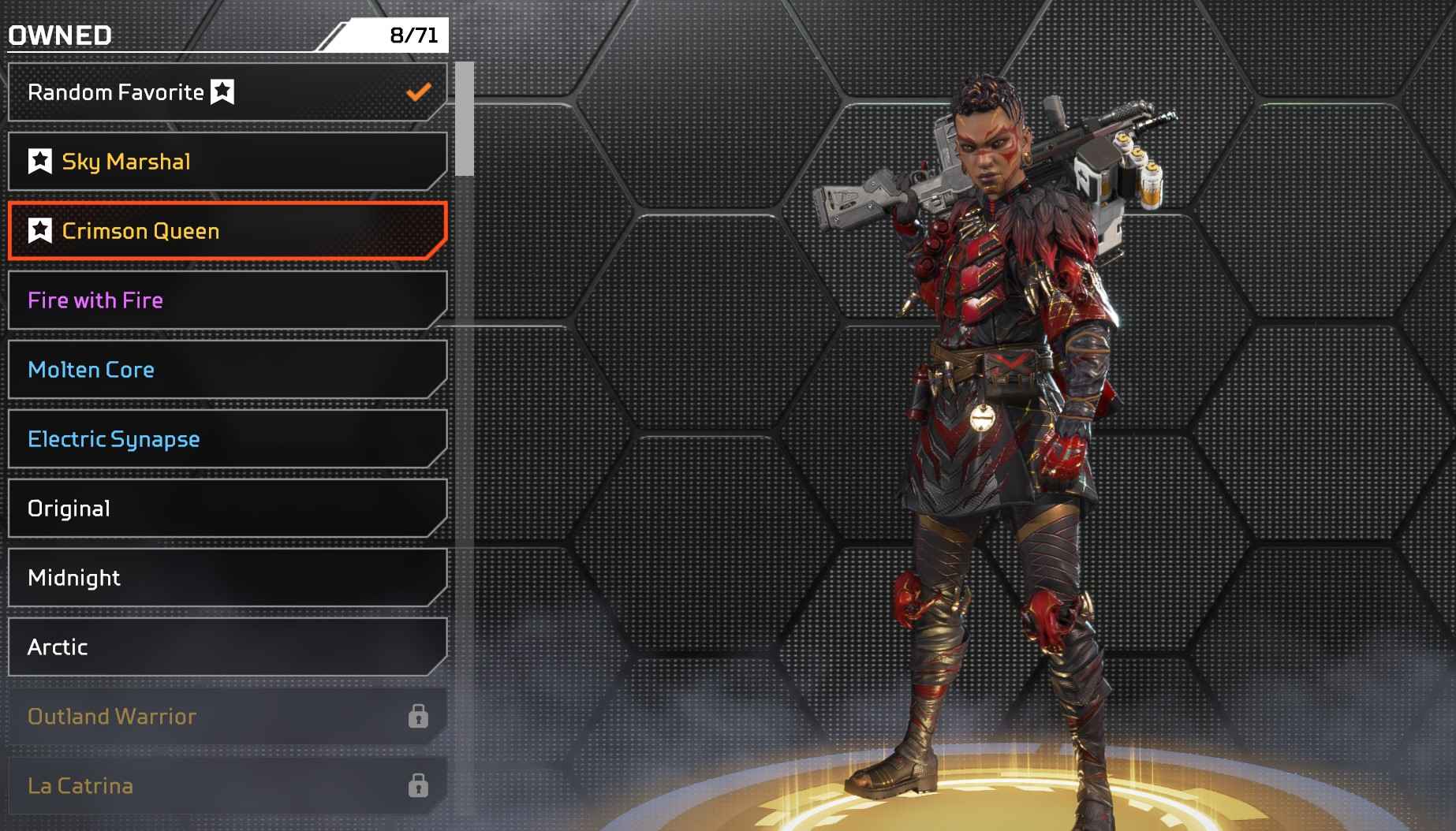Pick the Molten Core skin
This screenshot has width=1456, height=831.
[x=227, y=370]
